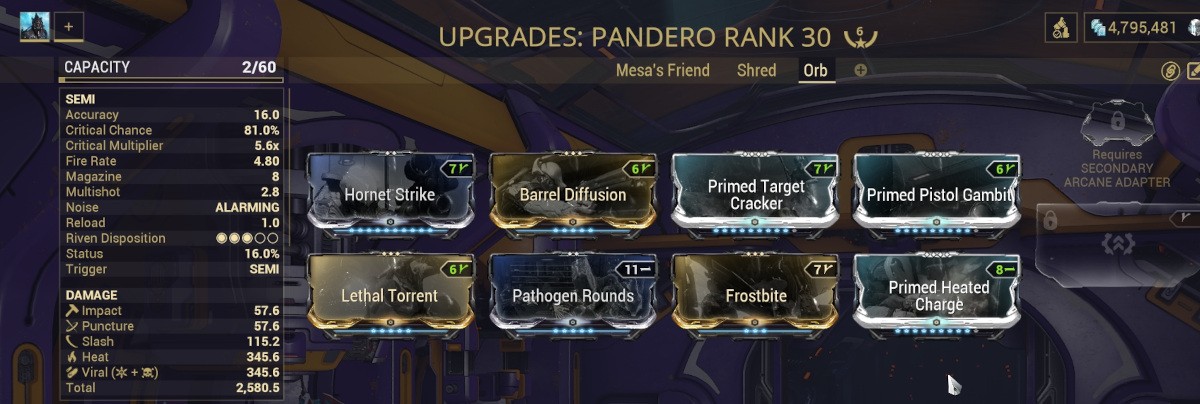This screenshot has height=404, width=1200.
Task: Open the platinum balance display
Action: pos(1137,27)
